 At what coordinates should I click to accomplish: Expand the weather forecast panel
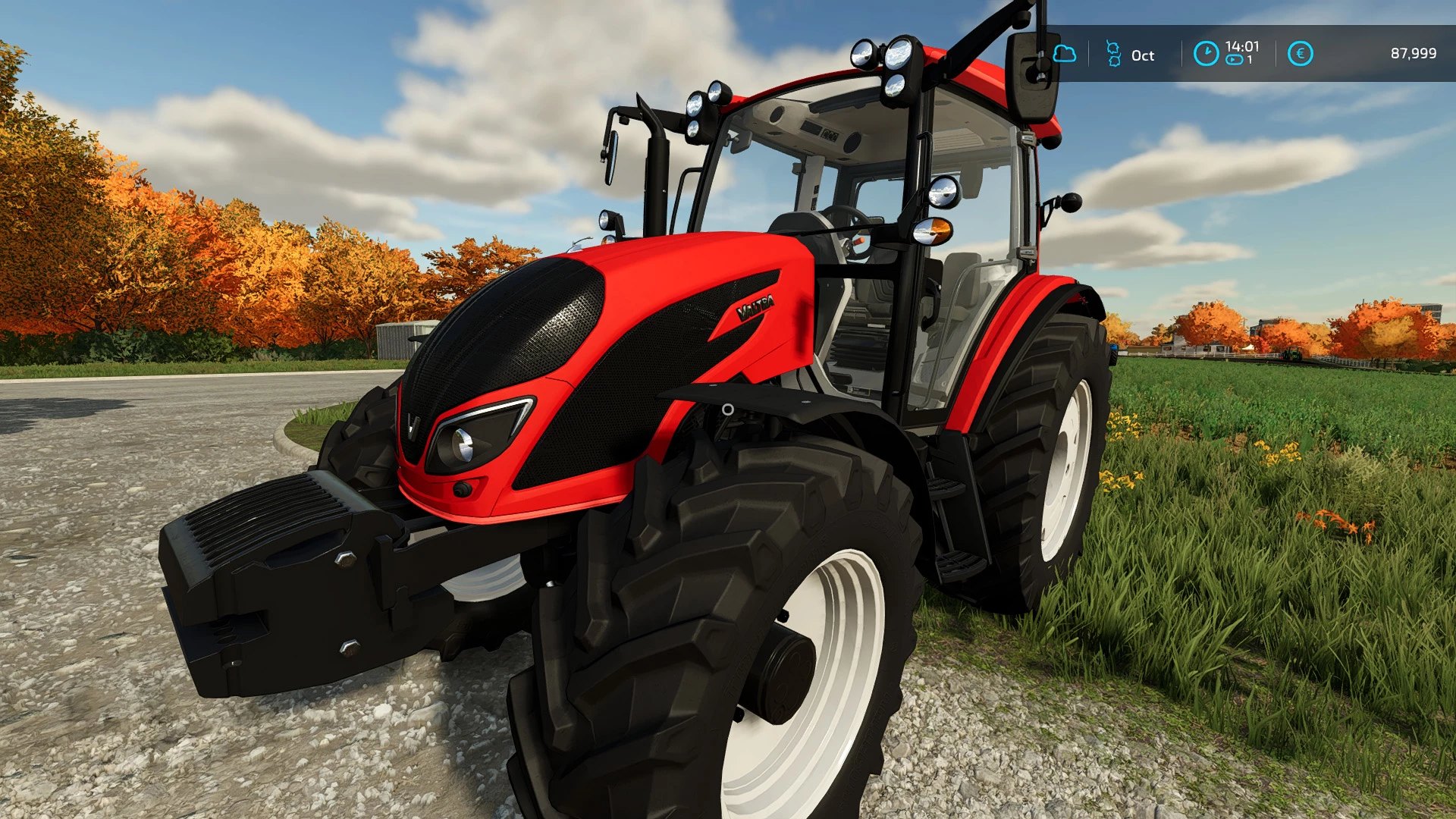1065,53
